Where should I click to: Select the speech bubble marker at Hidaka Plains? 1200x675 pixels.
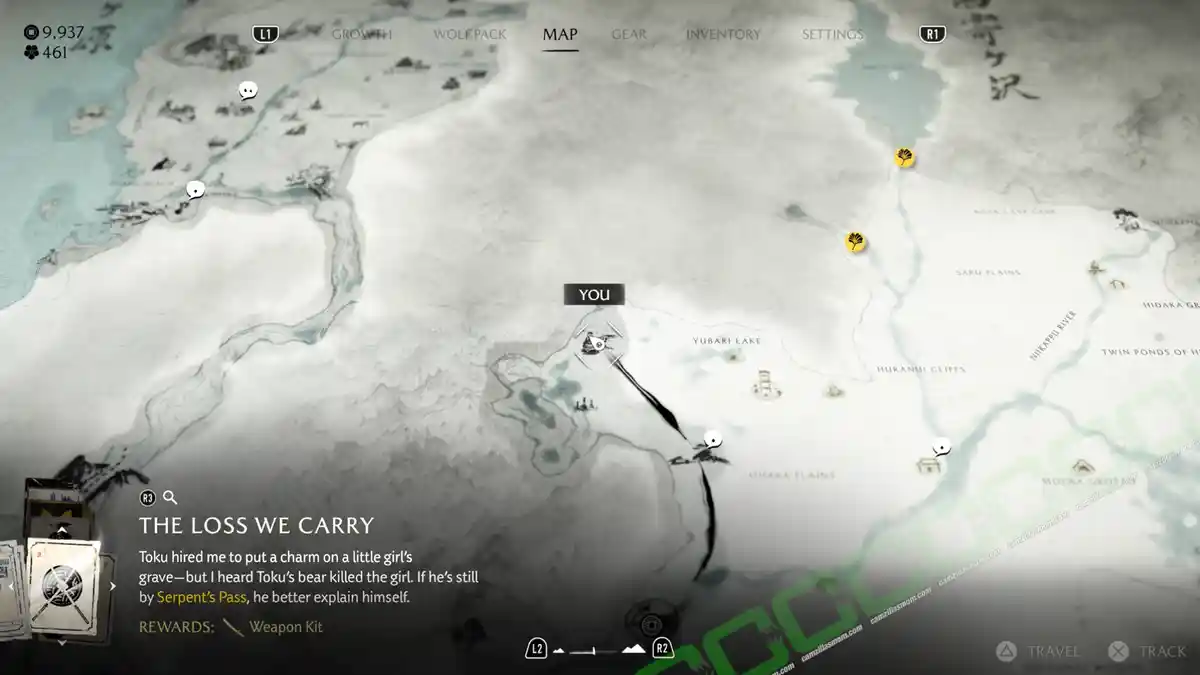tap(713, 439)
